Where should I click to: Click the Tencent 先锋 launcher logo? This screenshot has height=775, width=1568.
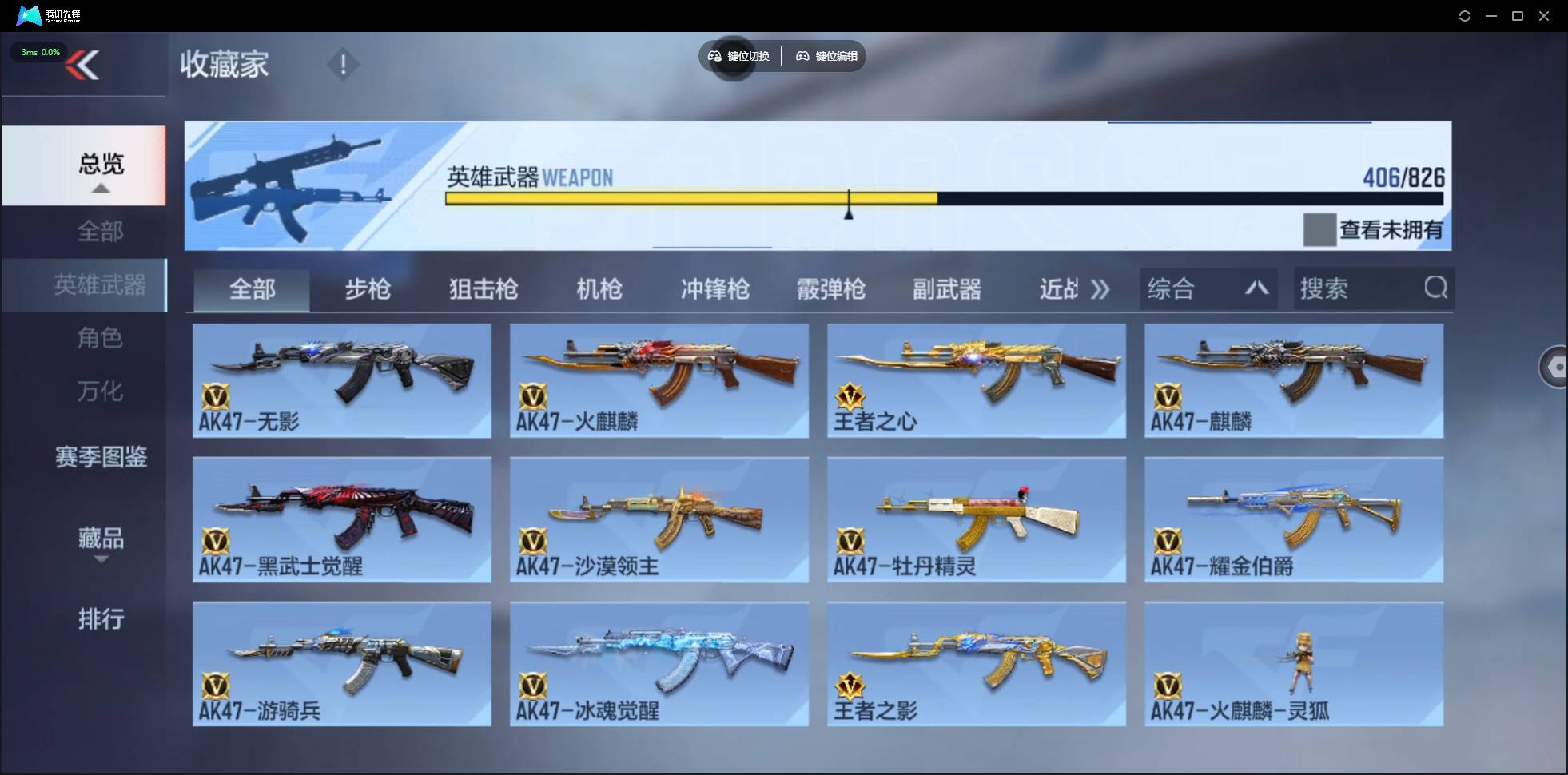click(28, 15)
